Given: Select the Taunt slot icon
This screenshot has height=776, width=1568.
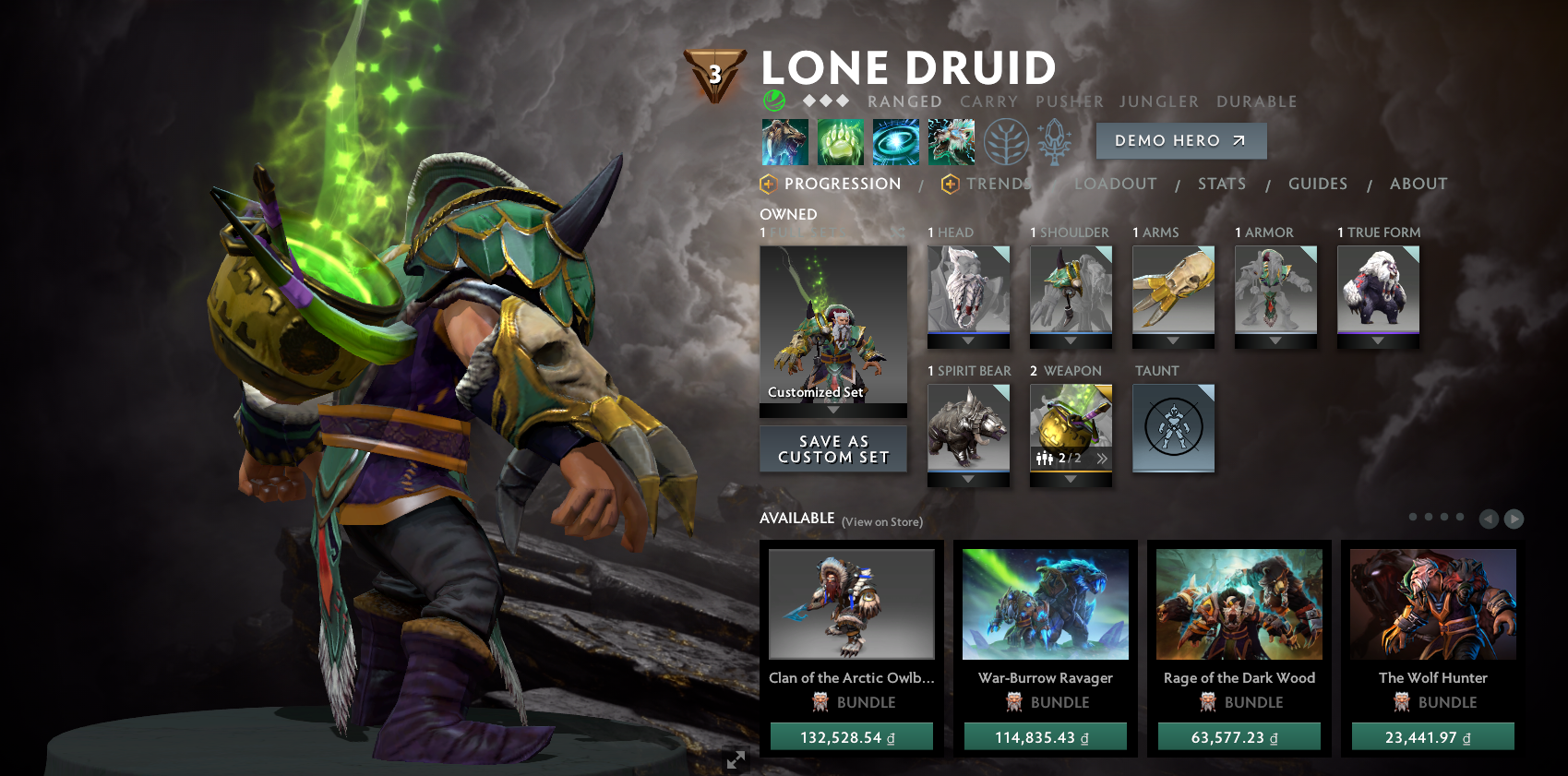Looking at the screenshot, I should click(x=1173, y=427).
